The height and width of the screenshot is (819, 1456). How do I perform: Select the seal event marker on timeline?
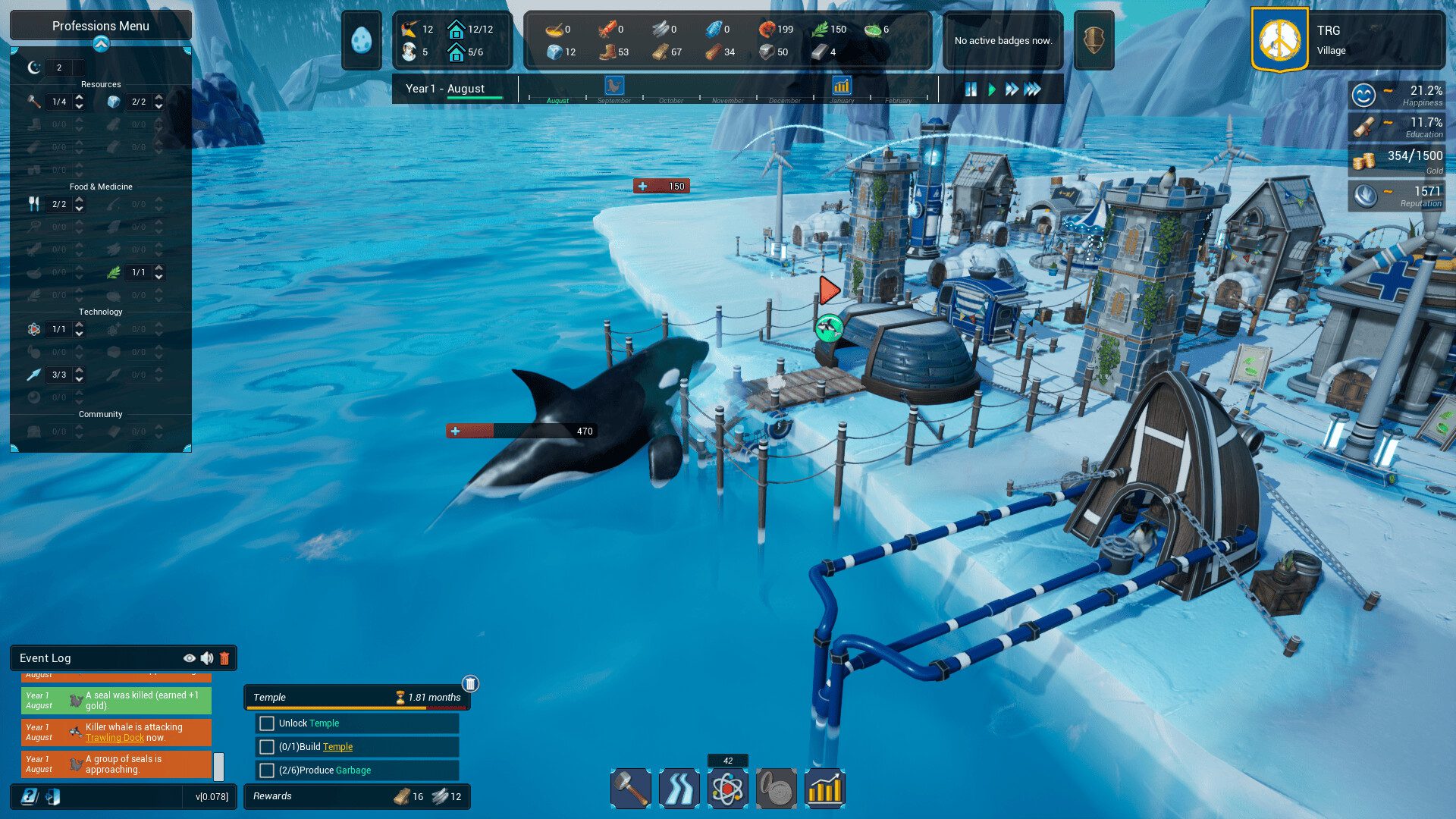[x=614, y=86]
